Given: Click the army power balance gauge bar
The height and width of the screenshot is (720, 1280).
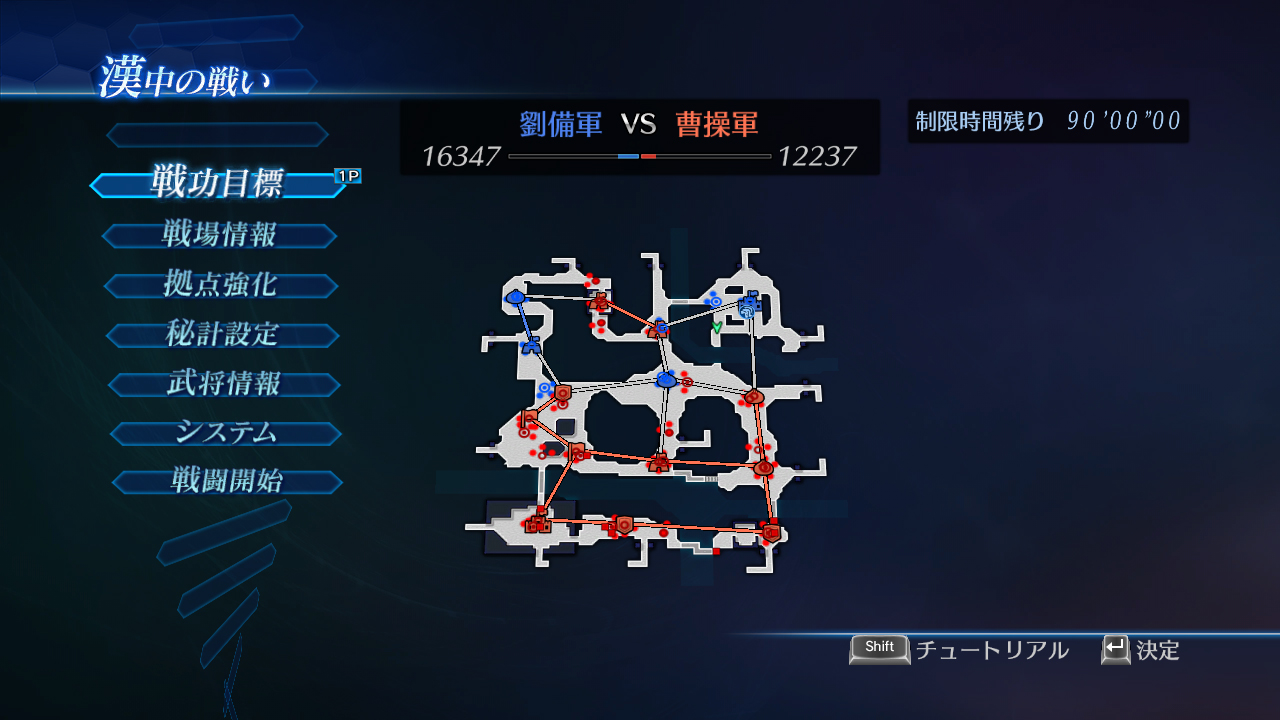Looking at the screenshot, I should tap(638, 157).
